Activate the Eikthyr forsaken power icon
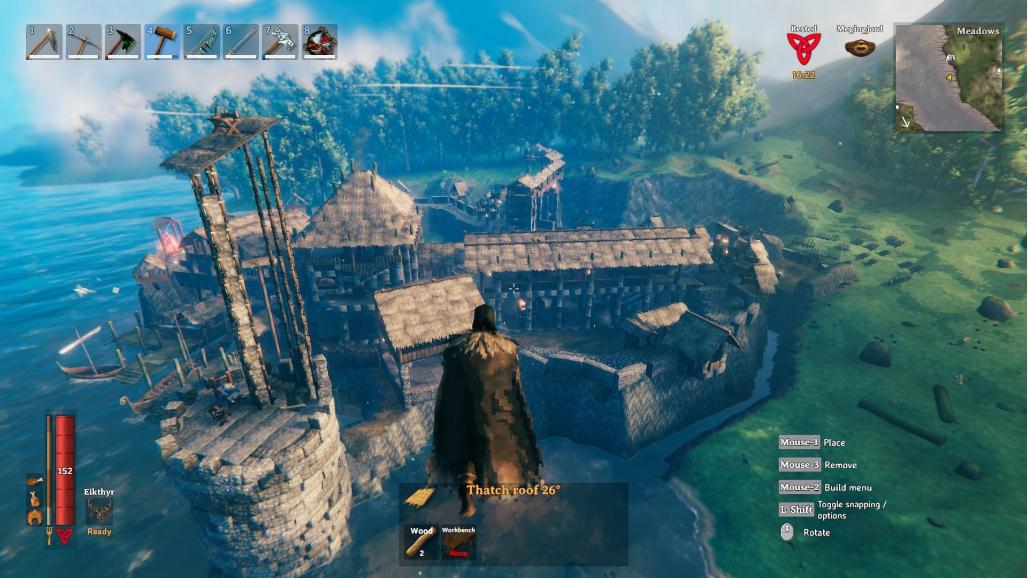The width and height of the screenshot is (1028, 579). (x=99, y=511)
